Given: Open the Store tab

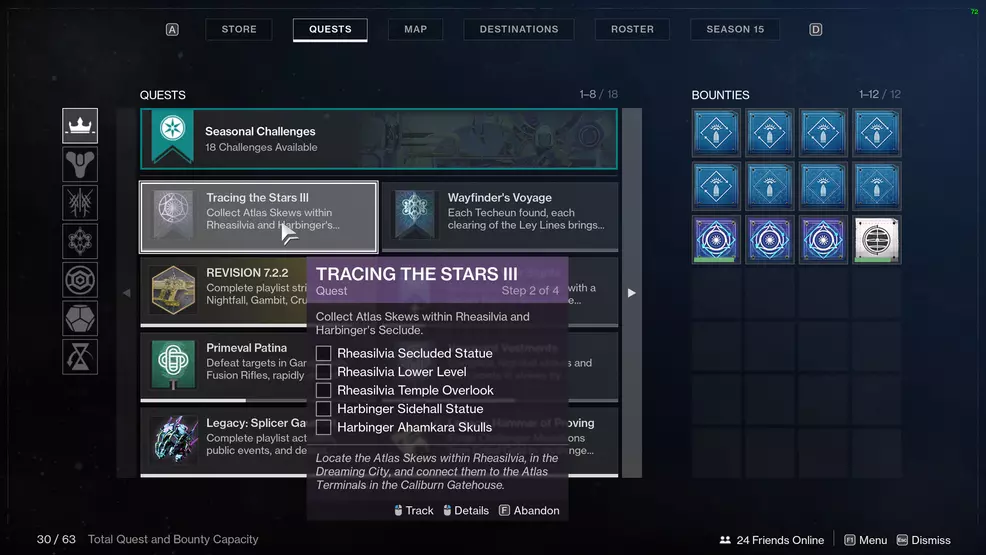Looking at the screenshot, I should click(x=239, y=29).
